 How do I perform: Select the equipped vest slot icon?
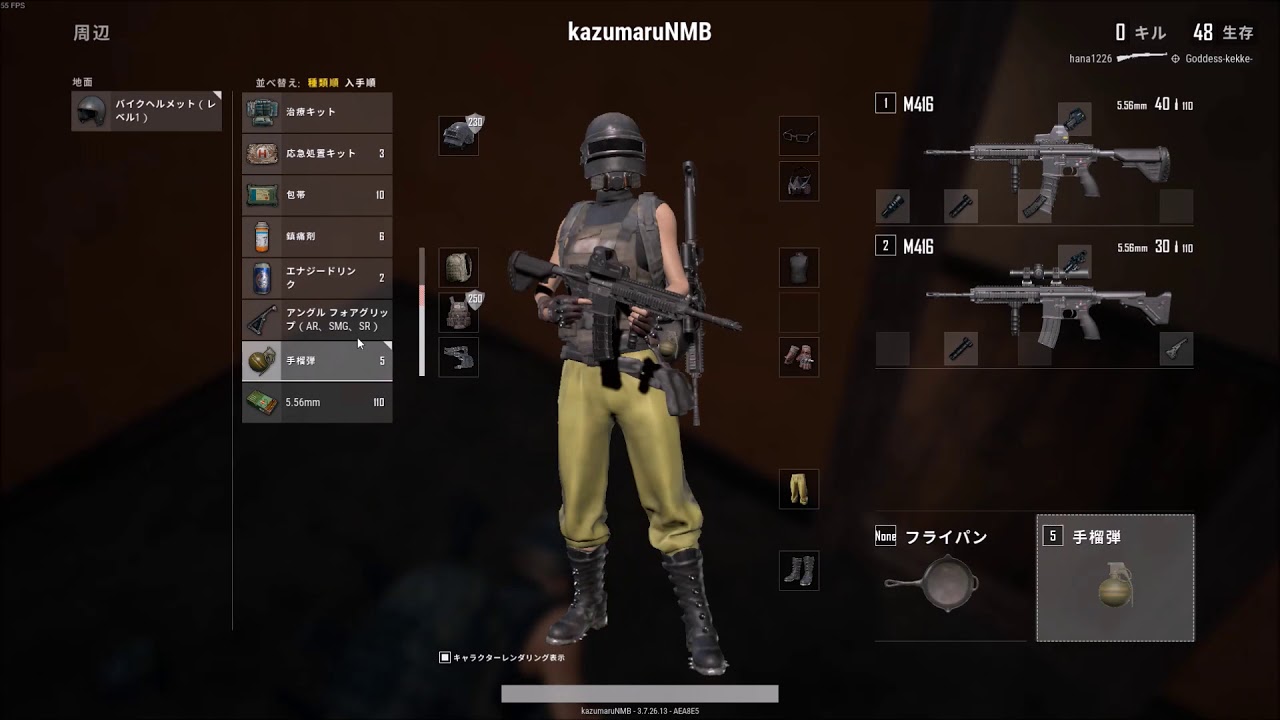(x=459, y=313)
